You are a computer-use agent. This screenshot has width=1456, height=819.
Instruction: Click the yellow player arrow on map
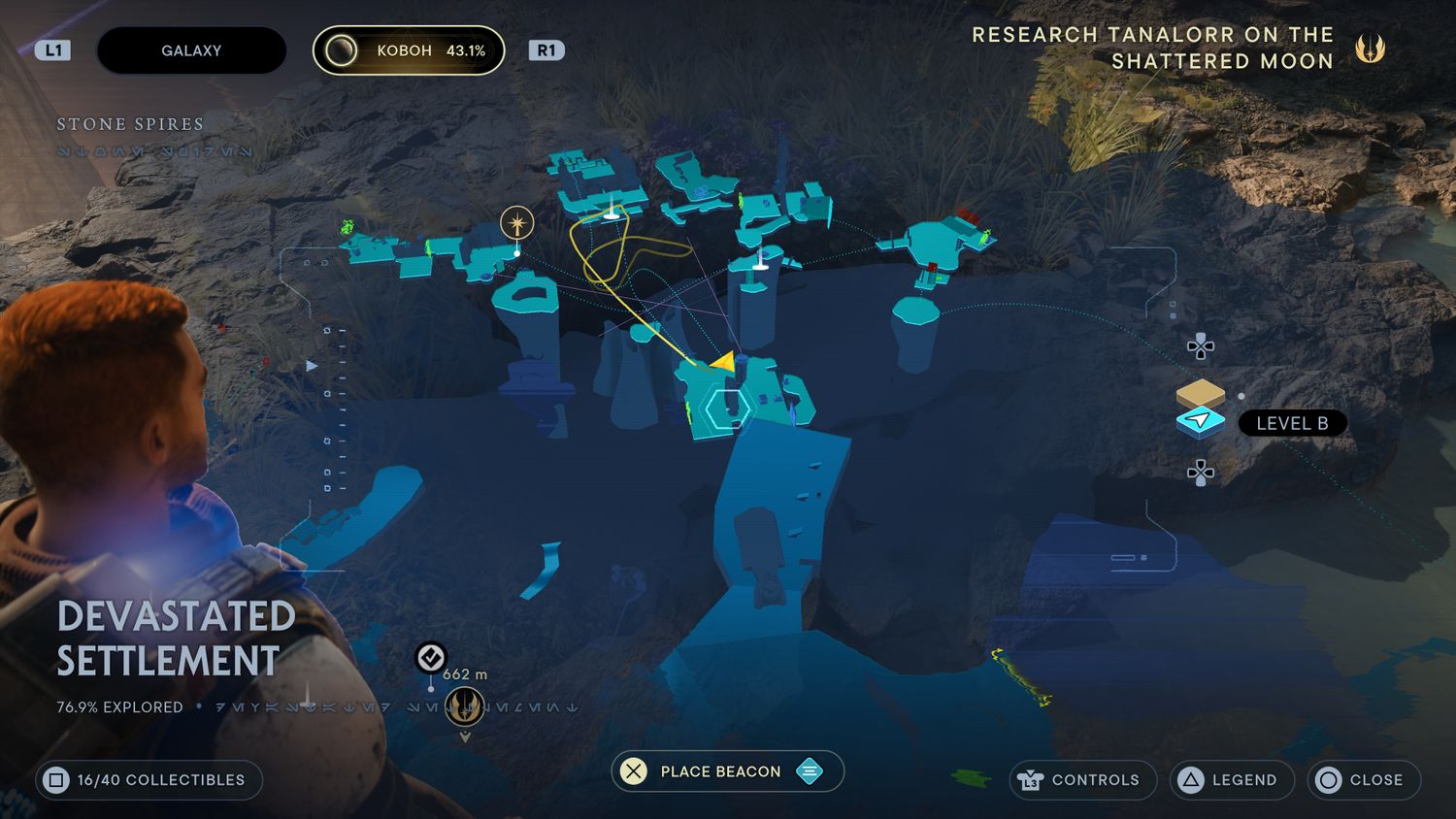click(x=722, y=362)
